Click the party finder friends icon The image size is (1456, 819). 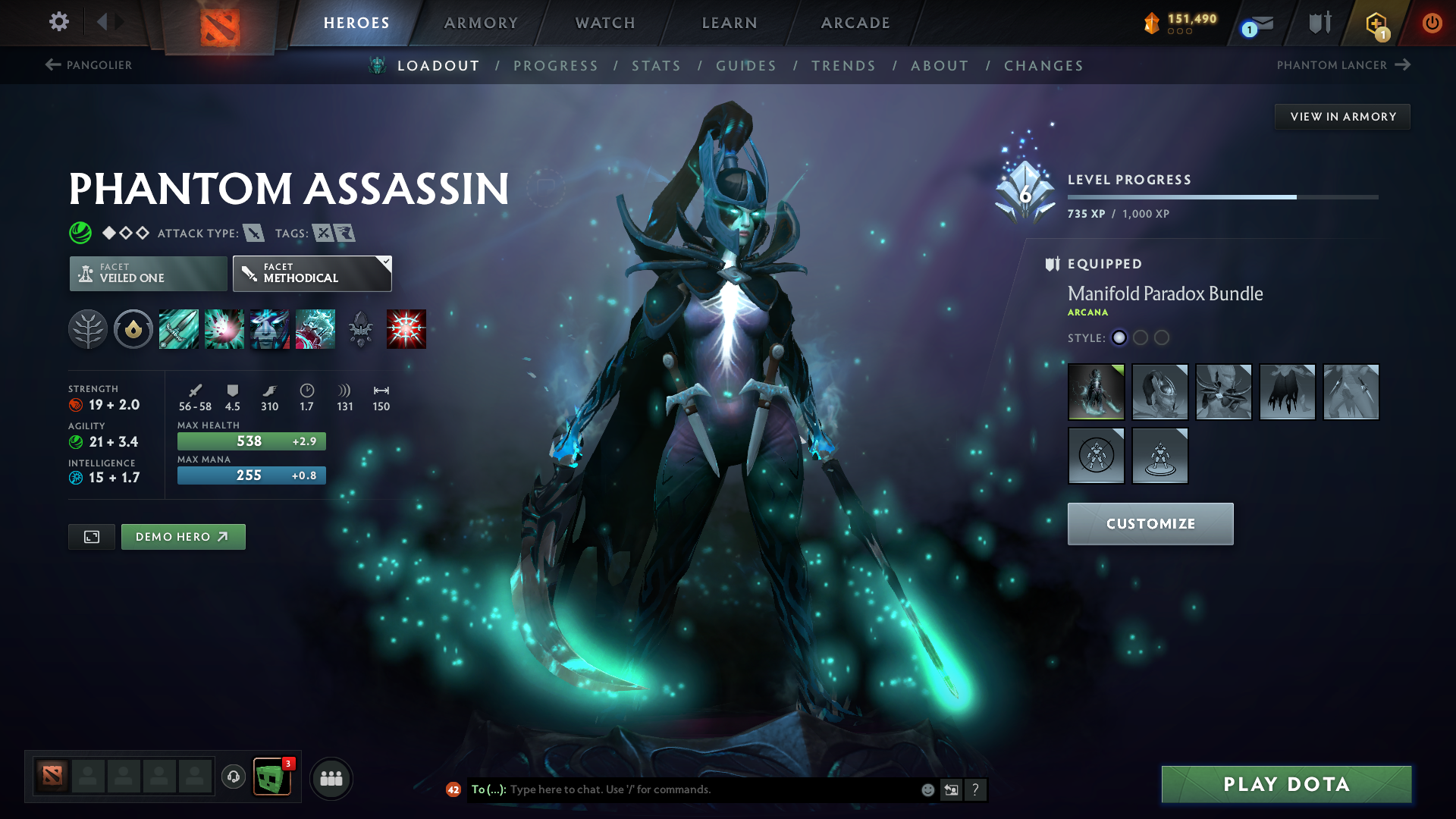331,778
